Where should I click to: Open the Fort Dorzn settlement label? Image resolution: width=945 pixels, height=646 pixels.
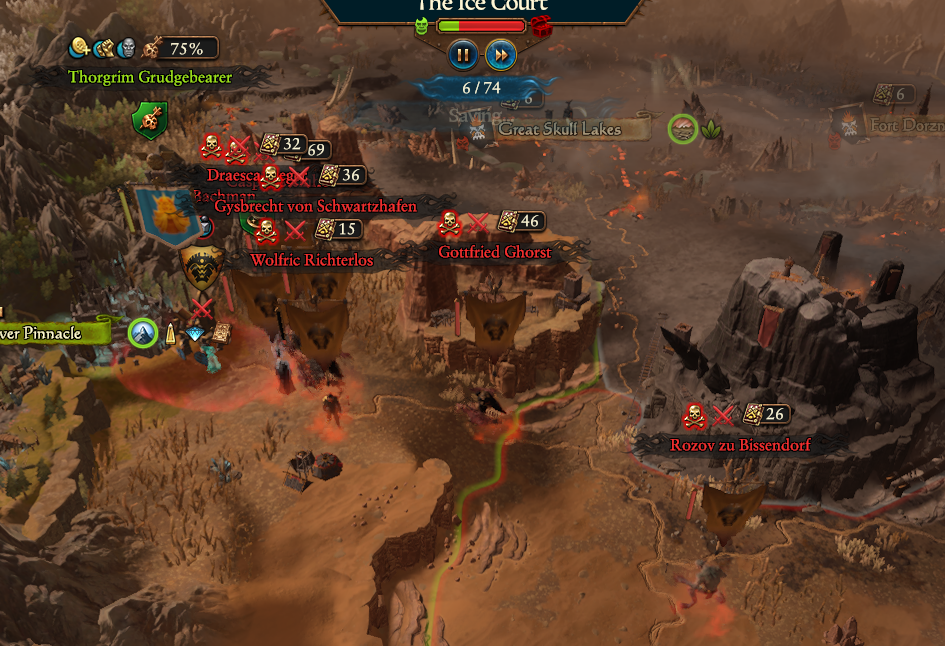[905, 126]
